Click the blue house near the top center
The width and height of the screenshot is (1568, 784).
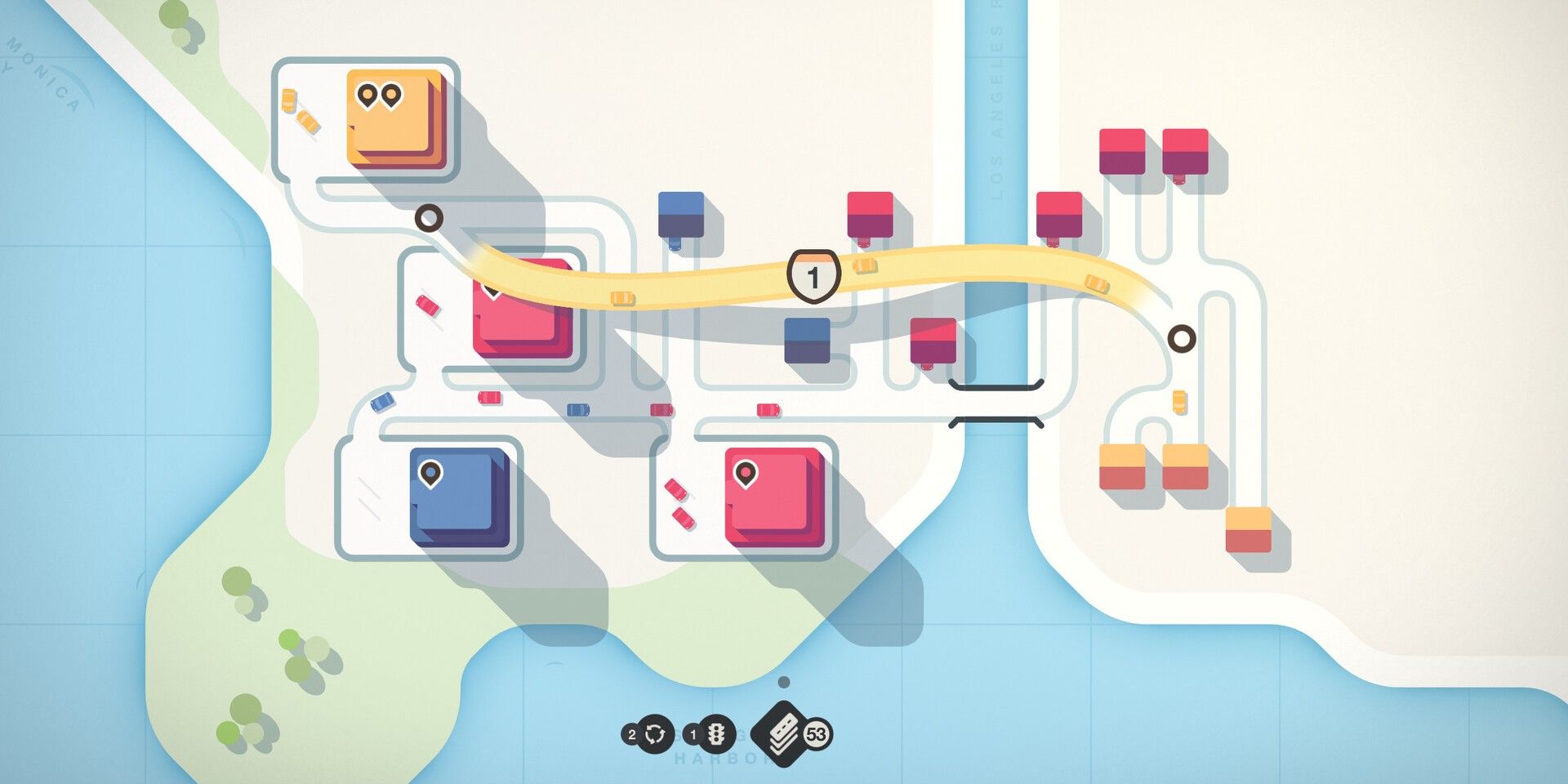[679, 212]
